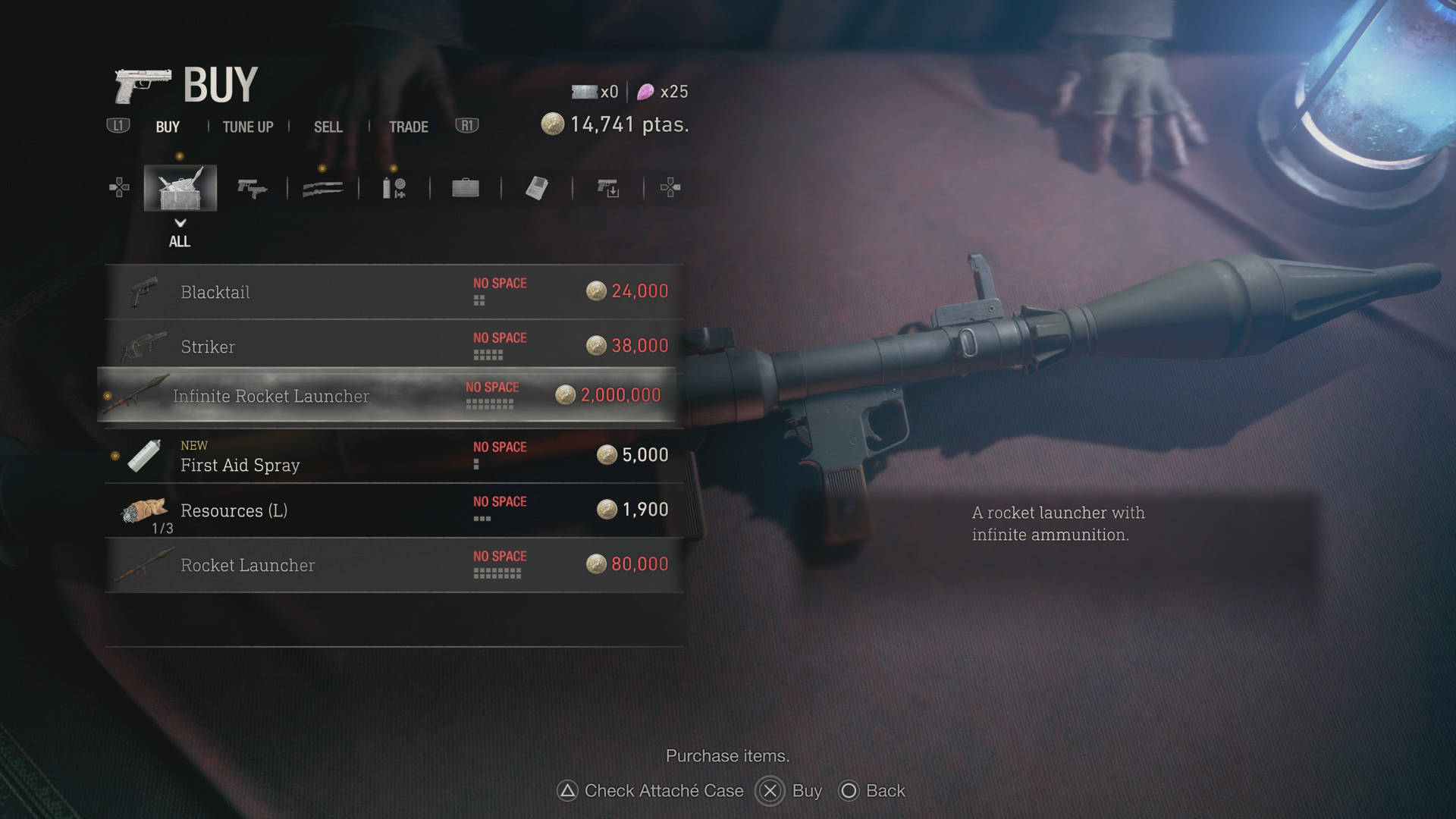This screenshot has height=819, width=1456.
Task: Switch to the TUNE UP tab
Action: (x=247, y=127)
